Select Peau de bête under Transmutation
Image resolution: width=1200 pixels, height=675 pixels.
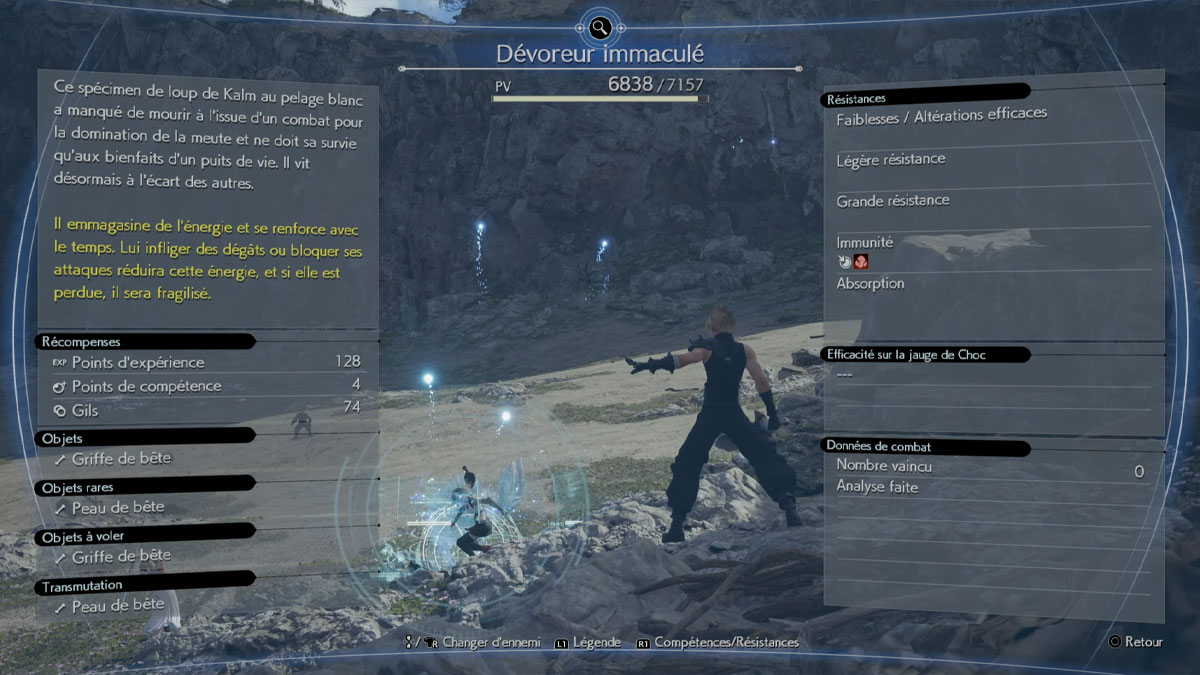118,605
